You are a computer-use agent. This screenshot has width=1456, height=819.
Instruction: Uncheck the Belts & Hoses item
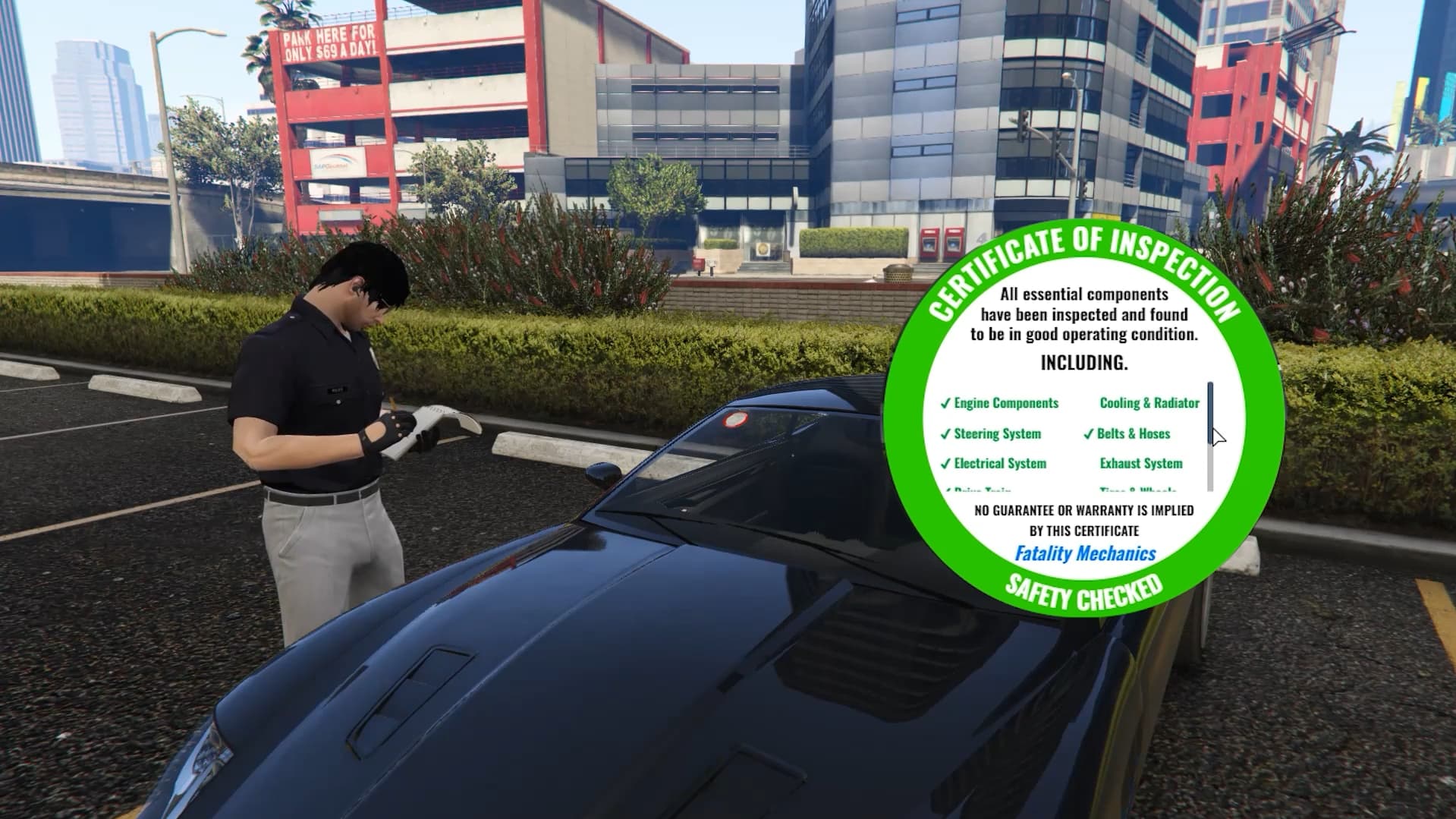click(x=1131, y=434)
